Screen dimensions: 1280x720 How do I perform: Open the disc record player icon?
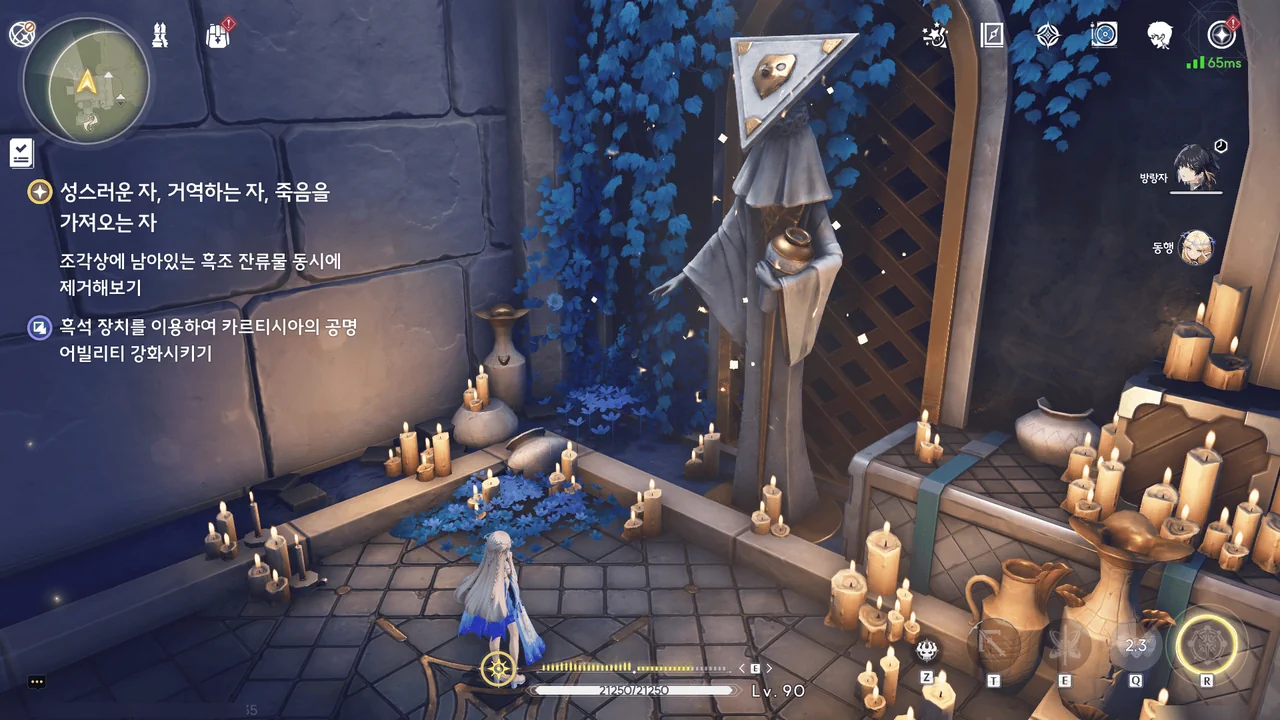1104,36
